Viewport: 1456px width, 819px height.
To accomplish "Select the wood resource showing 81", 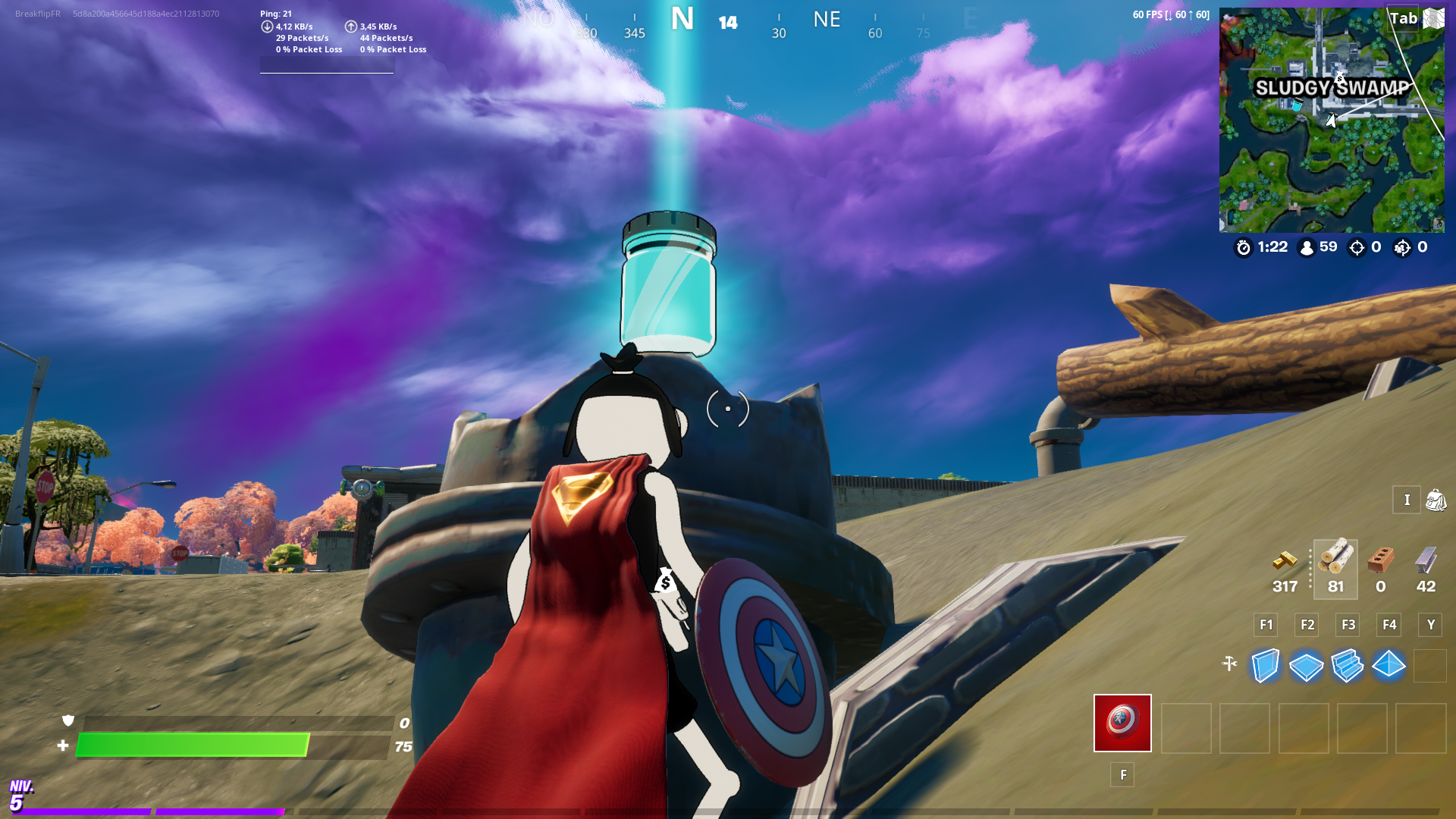I will point(1335,567).
